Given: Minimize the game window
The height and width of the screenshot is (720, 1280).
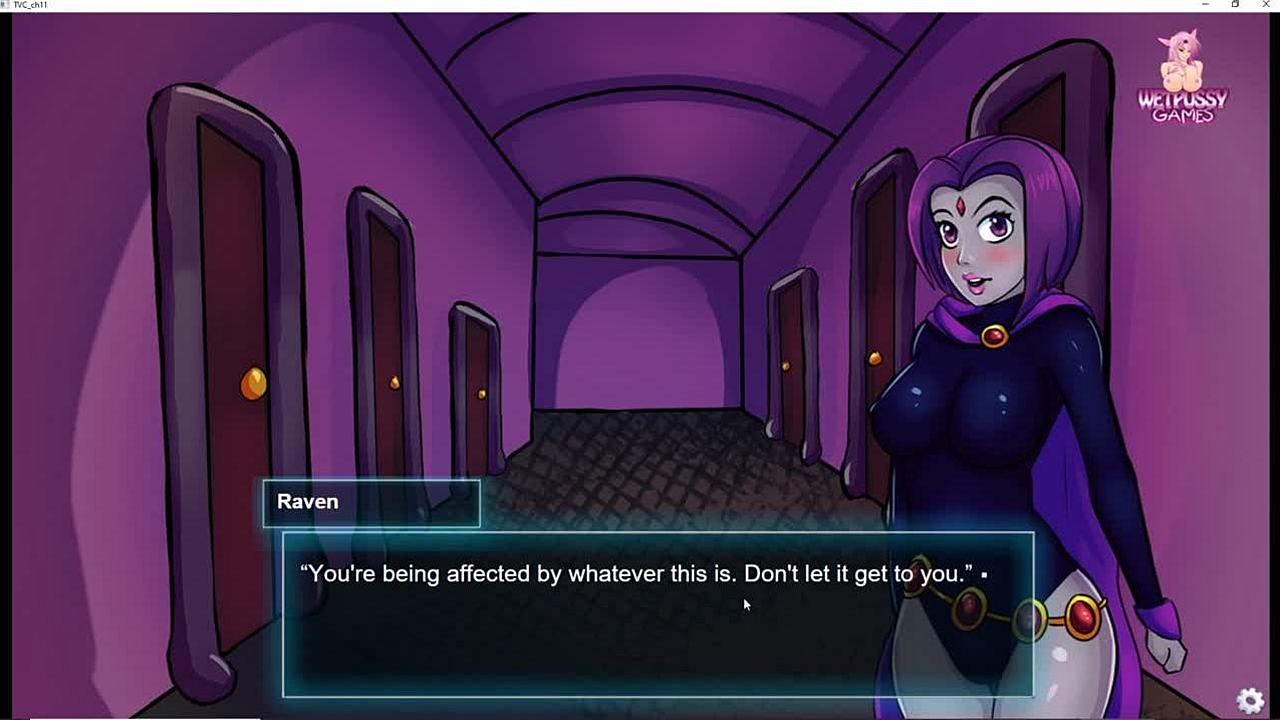Looking at the screenshot, I should 1205,5.
